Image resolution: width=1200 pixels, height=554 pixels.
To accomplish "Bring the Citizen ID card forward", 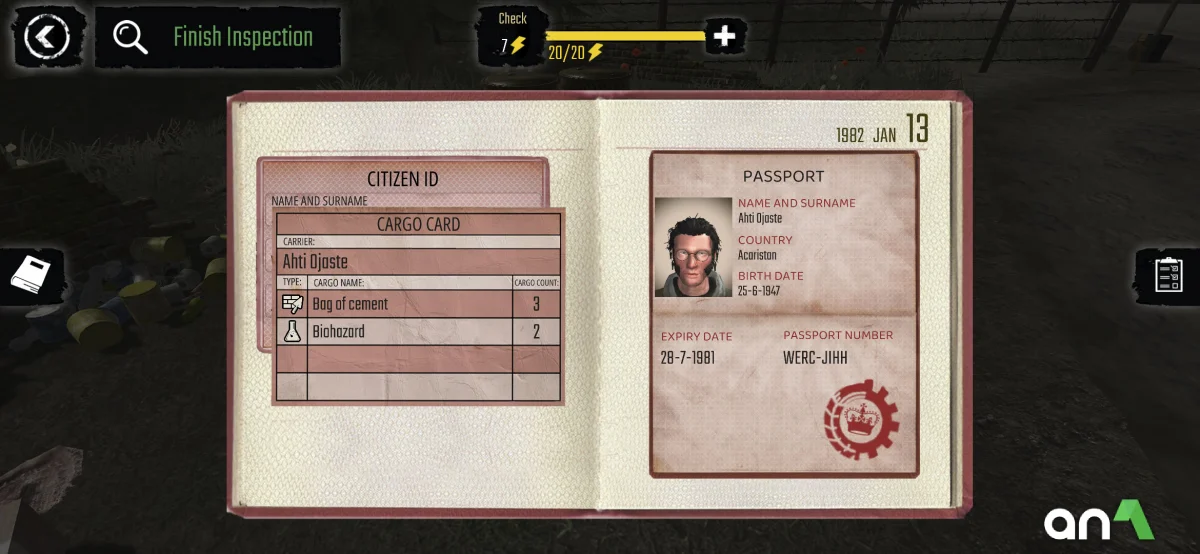I will pyautogui.click(x=402, y=179).
